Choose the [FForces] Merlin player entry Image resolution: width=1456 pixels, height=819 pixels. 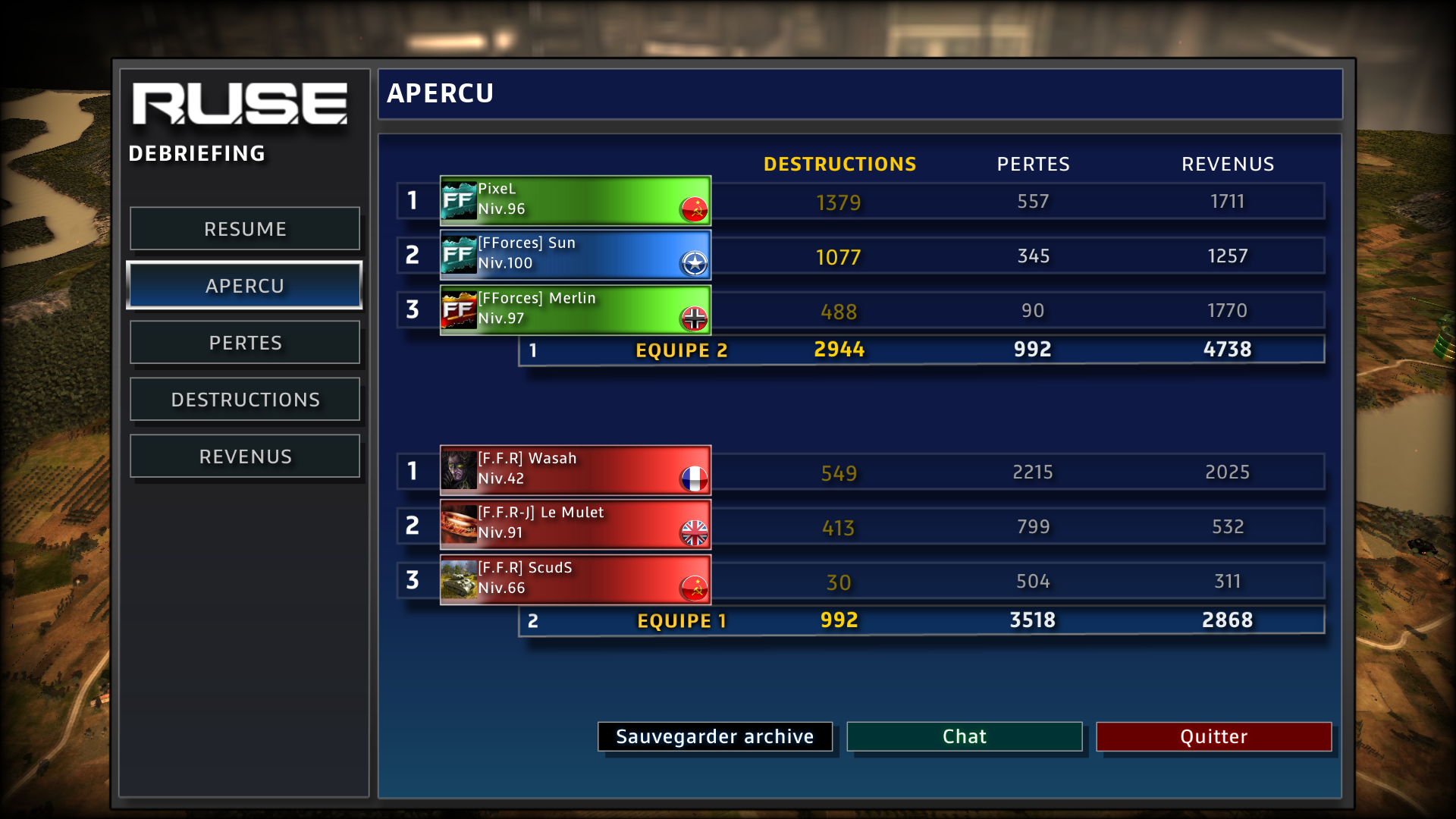click(x=575, y=309)
